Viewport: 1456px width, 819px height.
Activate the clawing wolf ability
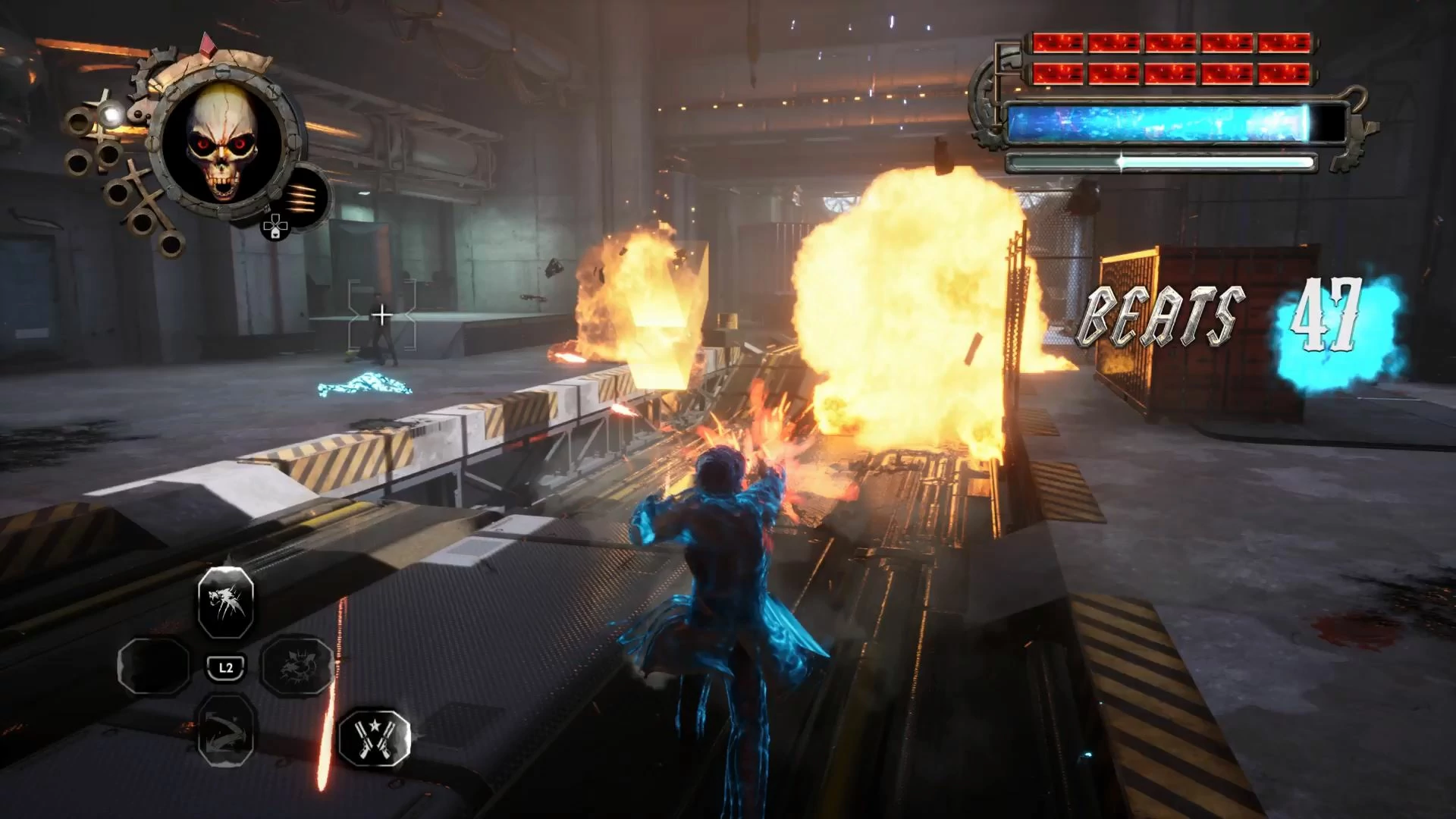click(226, 603)
